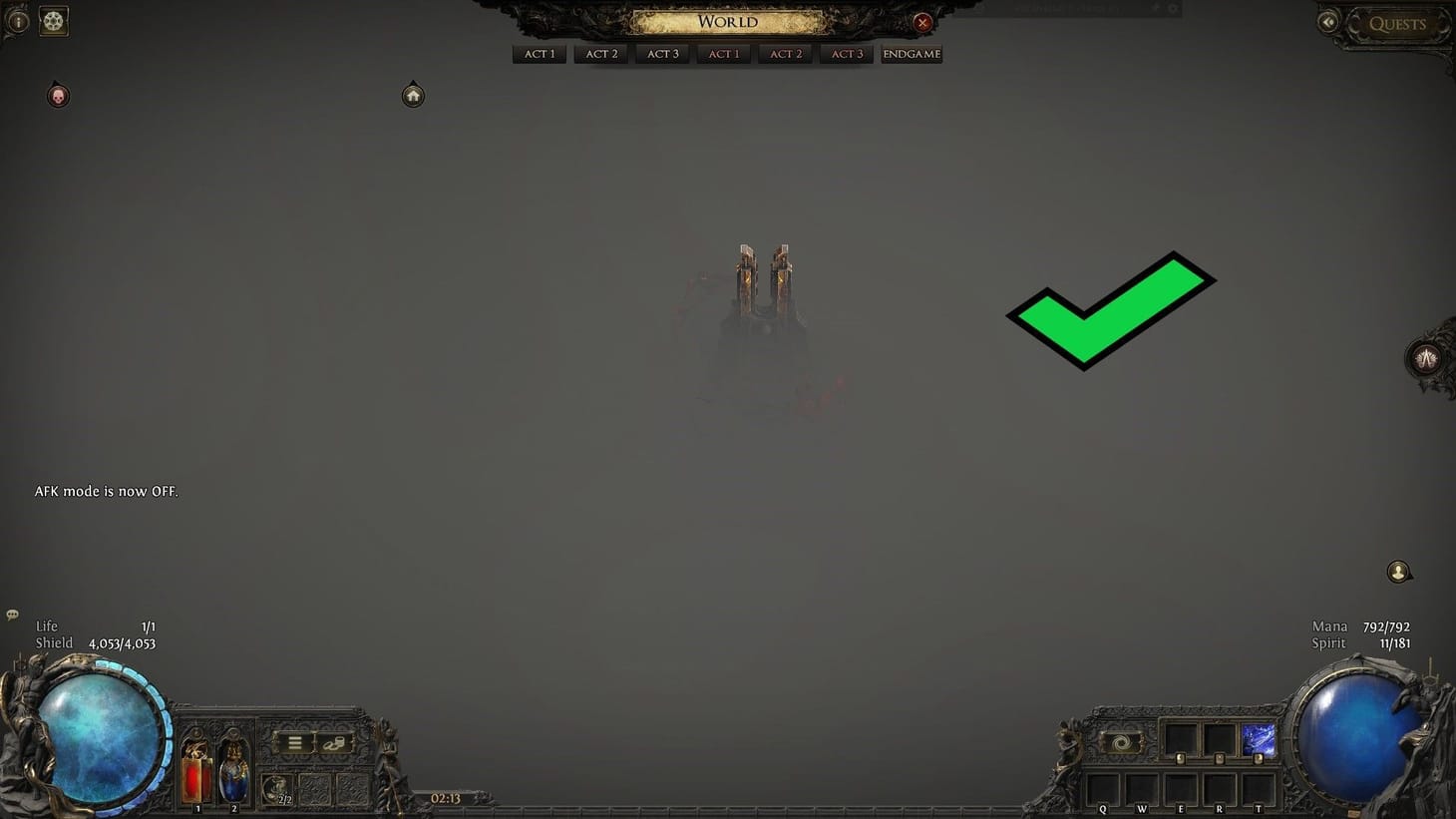
Task: Open the Quests panel
Action: (1398, 24)
